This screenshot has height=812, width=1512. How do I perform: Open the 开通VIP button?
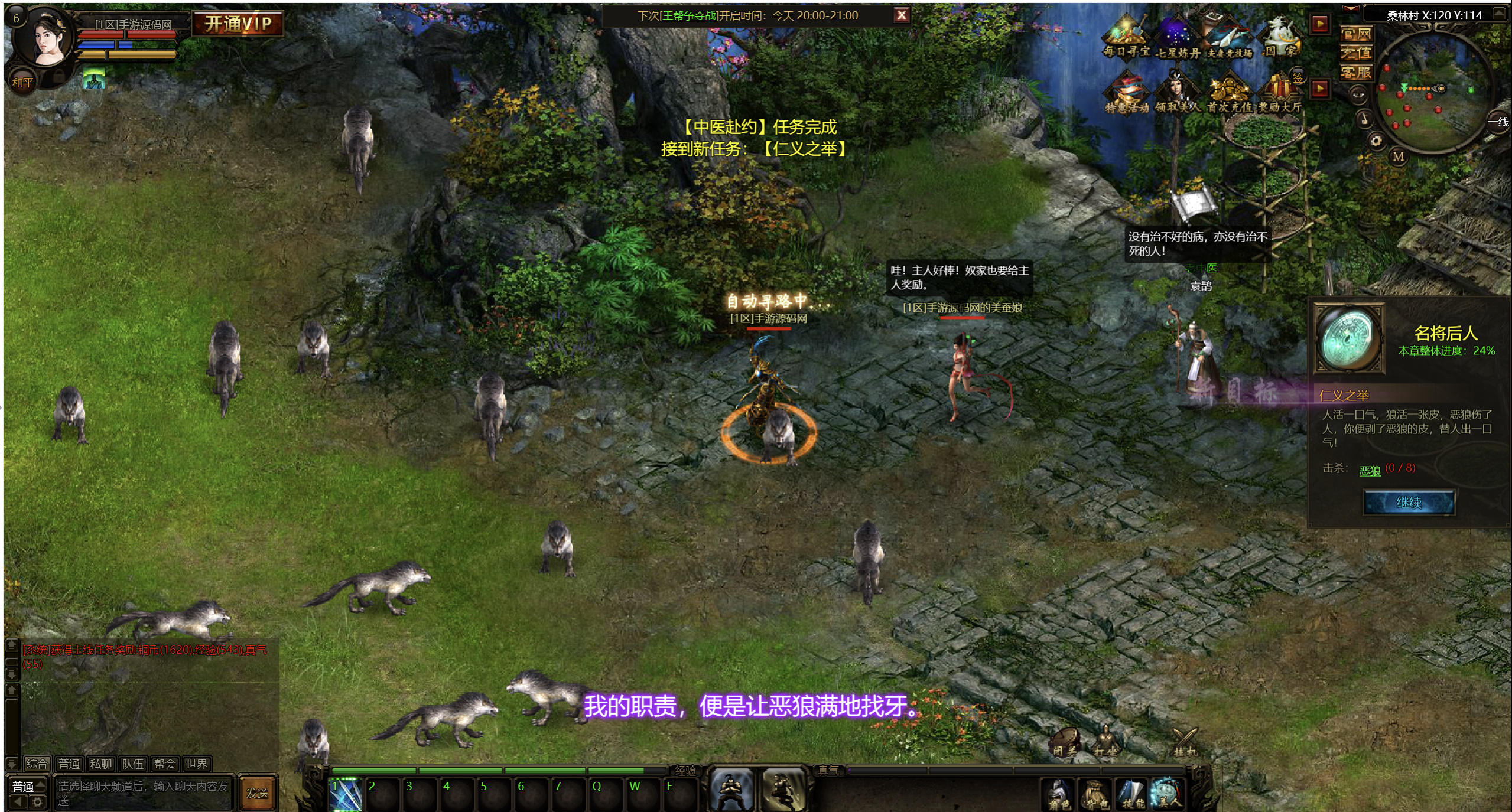[x=238, y=24]
